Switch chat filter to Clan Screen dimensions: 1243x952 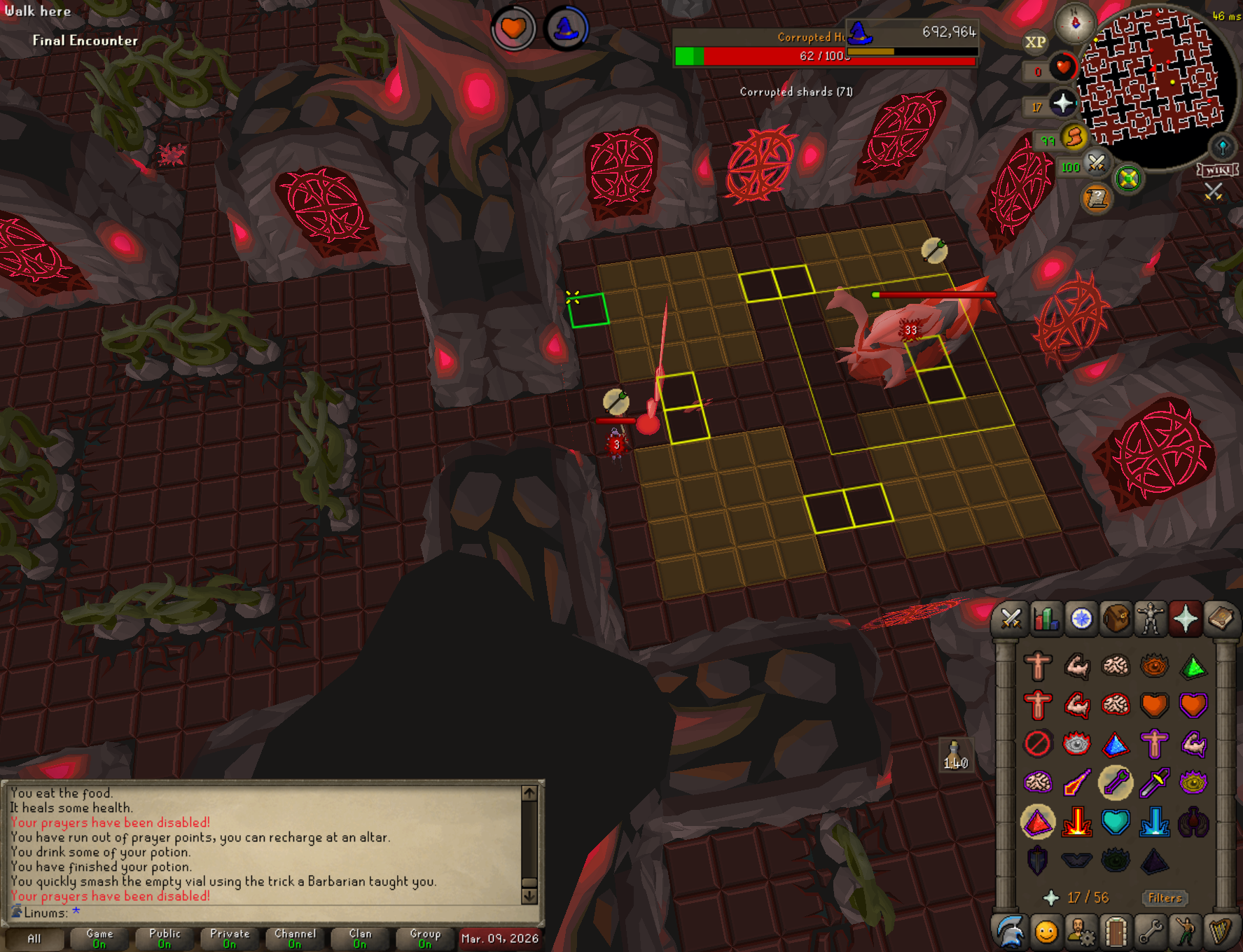[x=360, y=938]
